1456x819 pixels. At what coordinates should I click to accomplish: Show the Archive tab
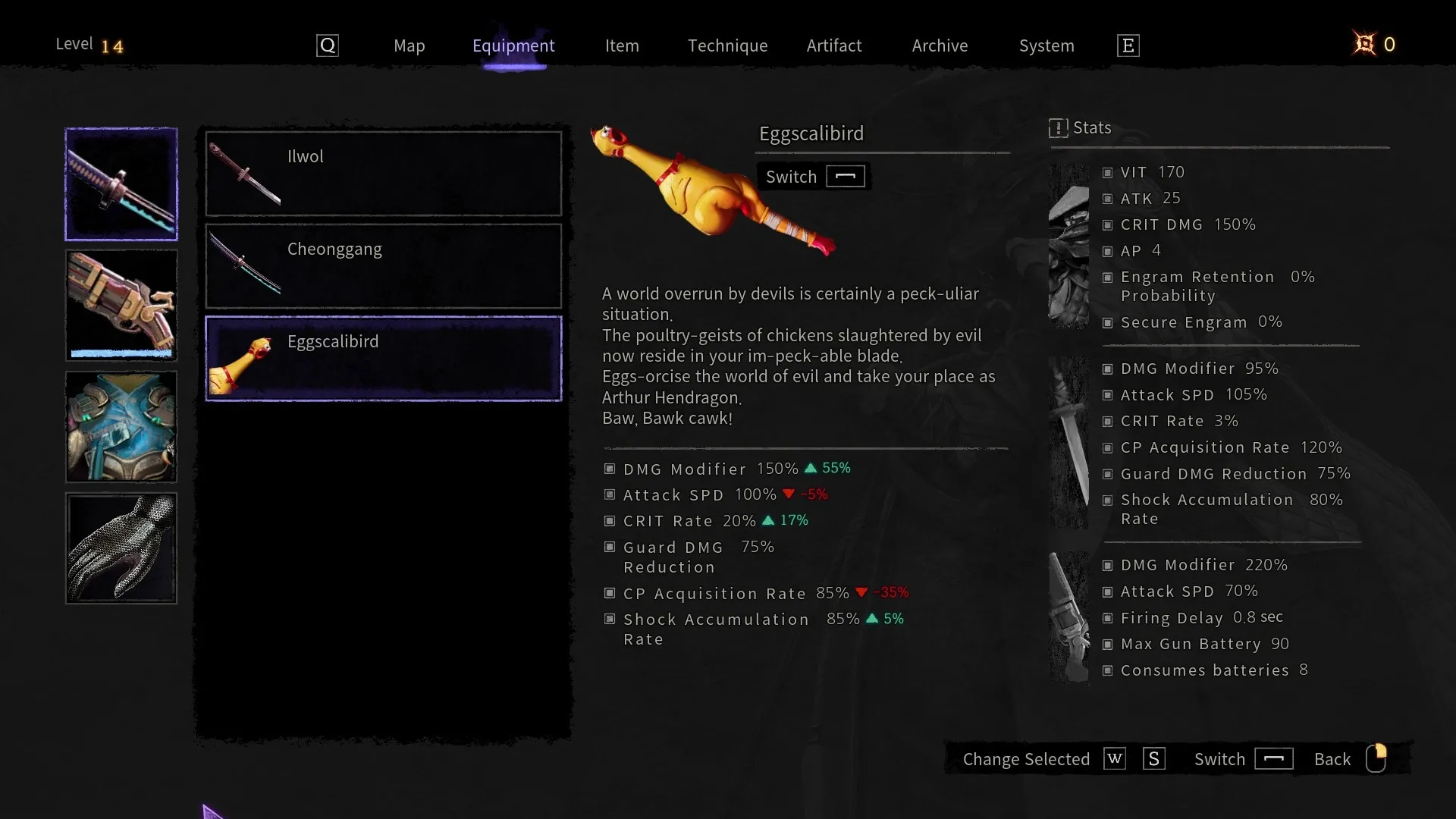(940, 45)
